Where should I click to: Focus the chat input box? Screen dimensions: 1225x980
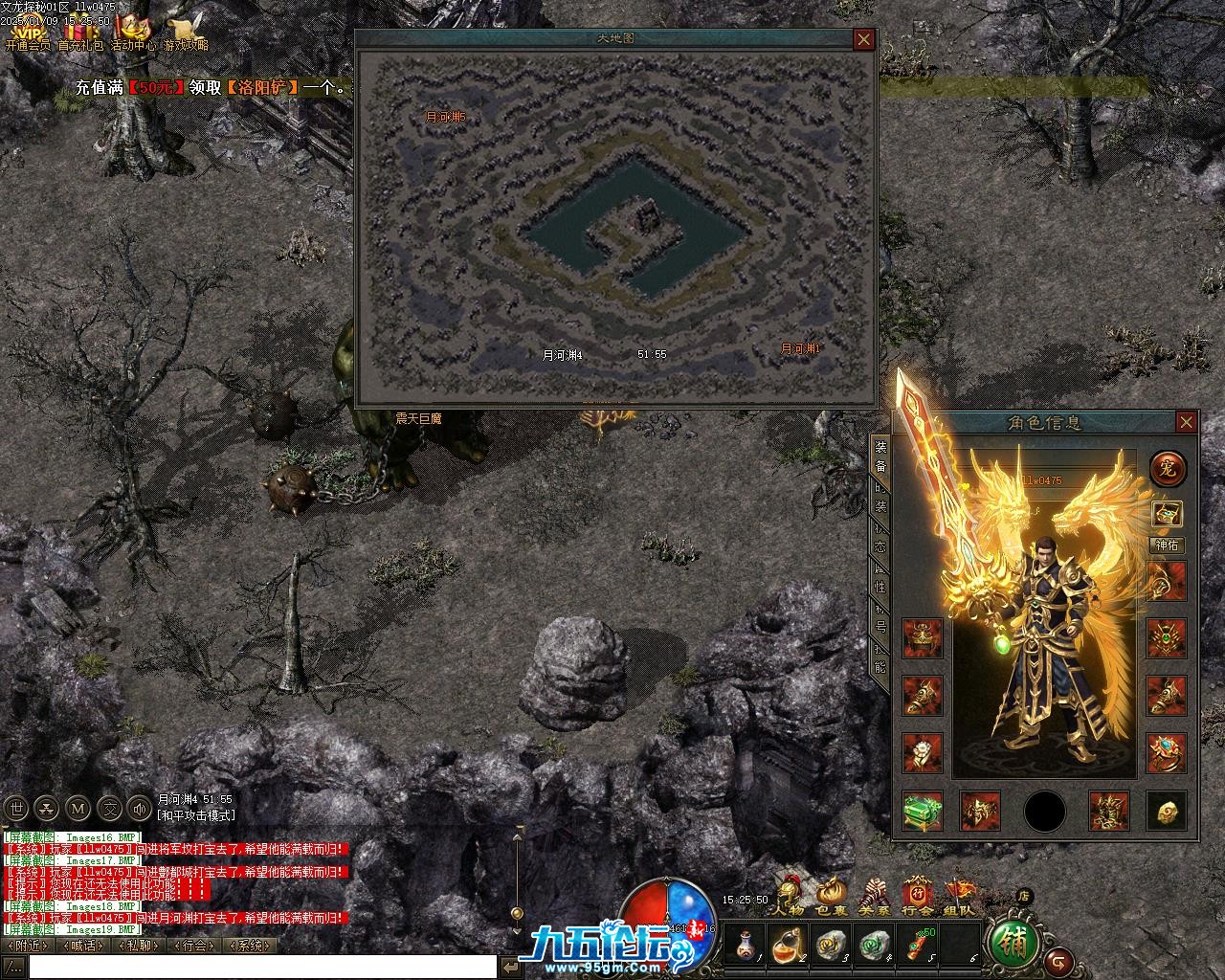pos(258,967)
